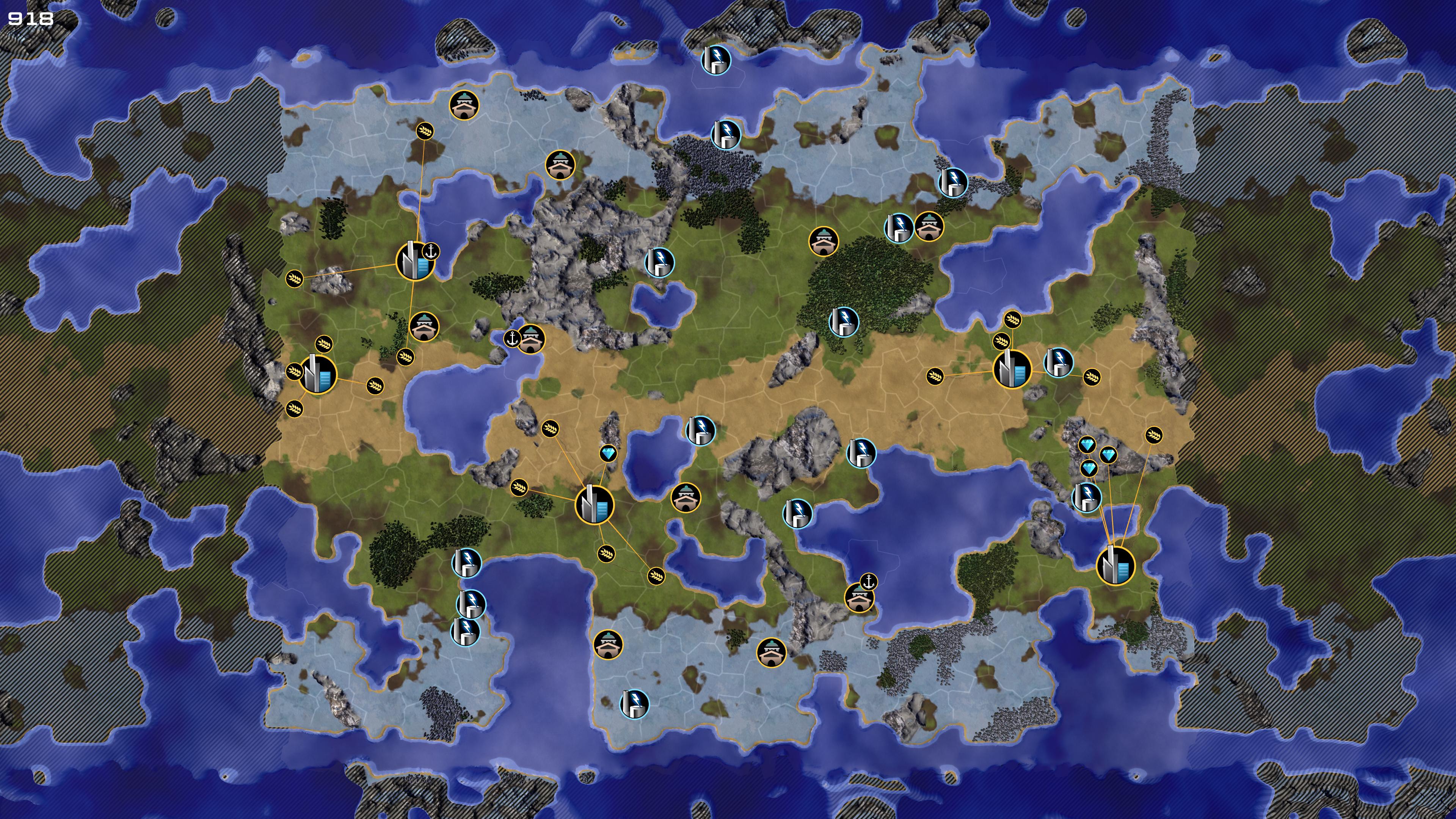Screen dimensions: 1456x819
Task: Pick the wheat farm linked to diamond city
Action: [x=1153, y=435]
